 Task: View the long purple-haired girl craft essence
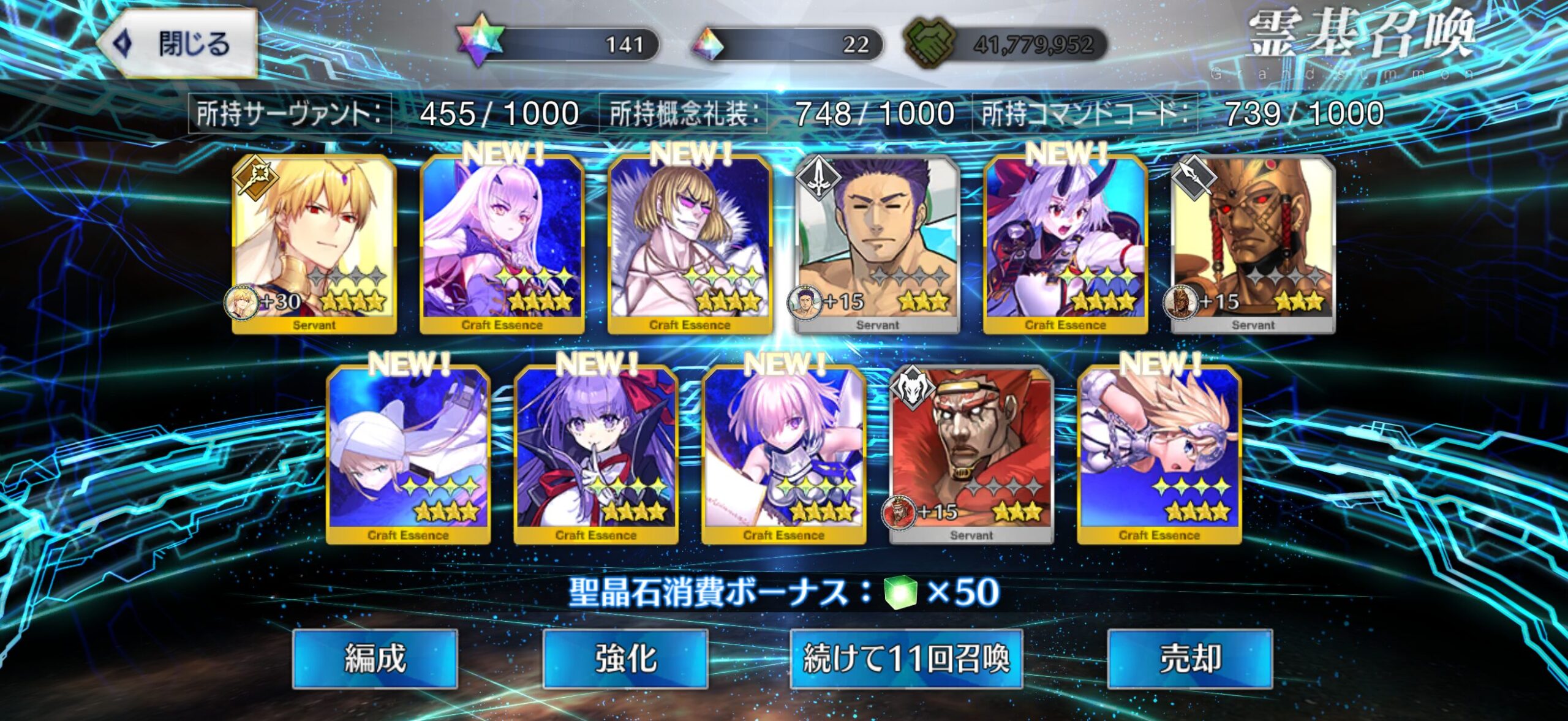pos(596,455)
